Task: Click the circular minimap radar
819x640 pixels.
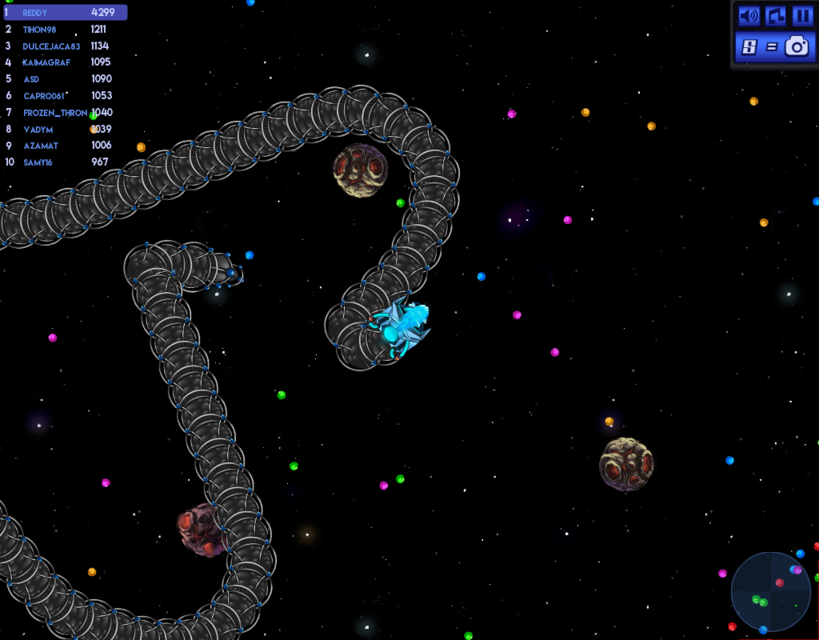Action: pos(770,592)
